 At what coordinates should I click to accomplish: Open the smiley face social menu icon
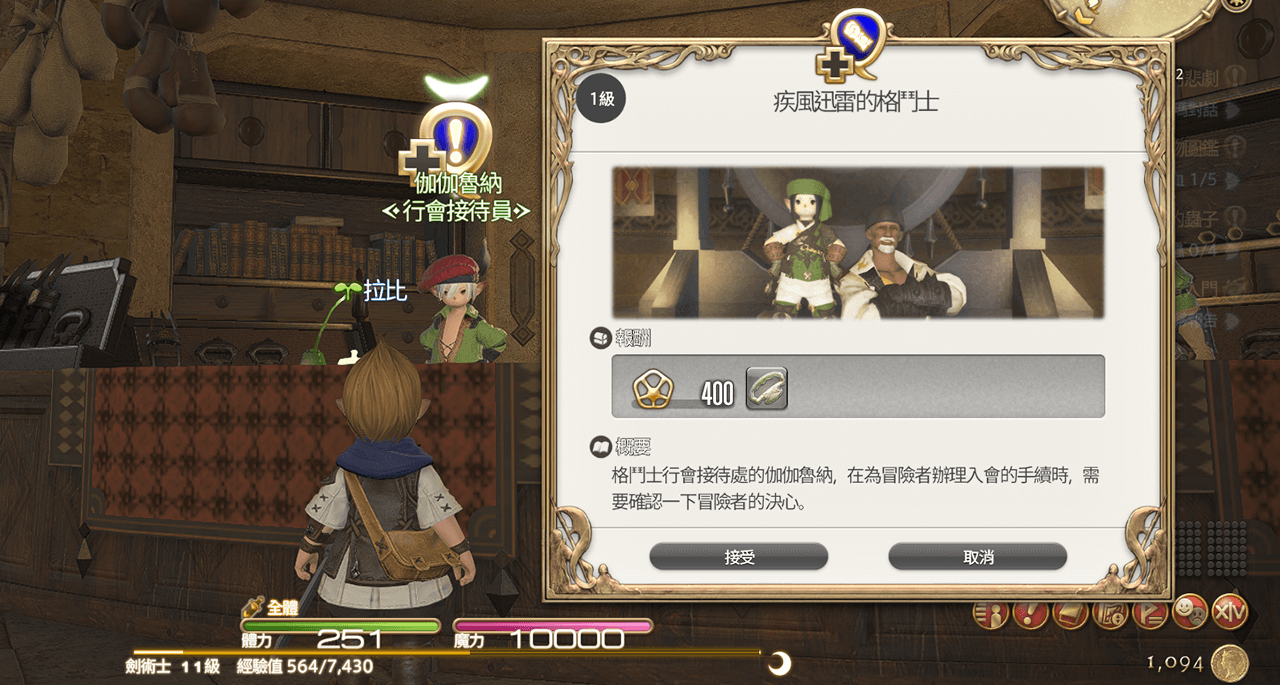coord(1190,610)
